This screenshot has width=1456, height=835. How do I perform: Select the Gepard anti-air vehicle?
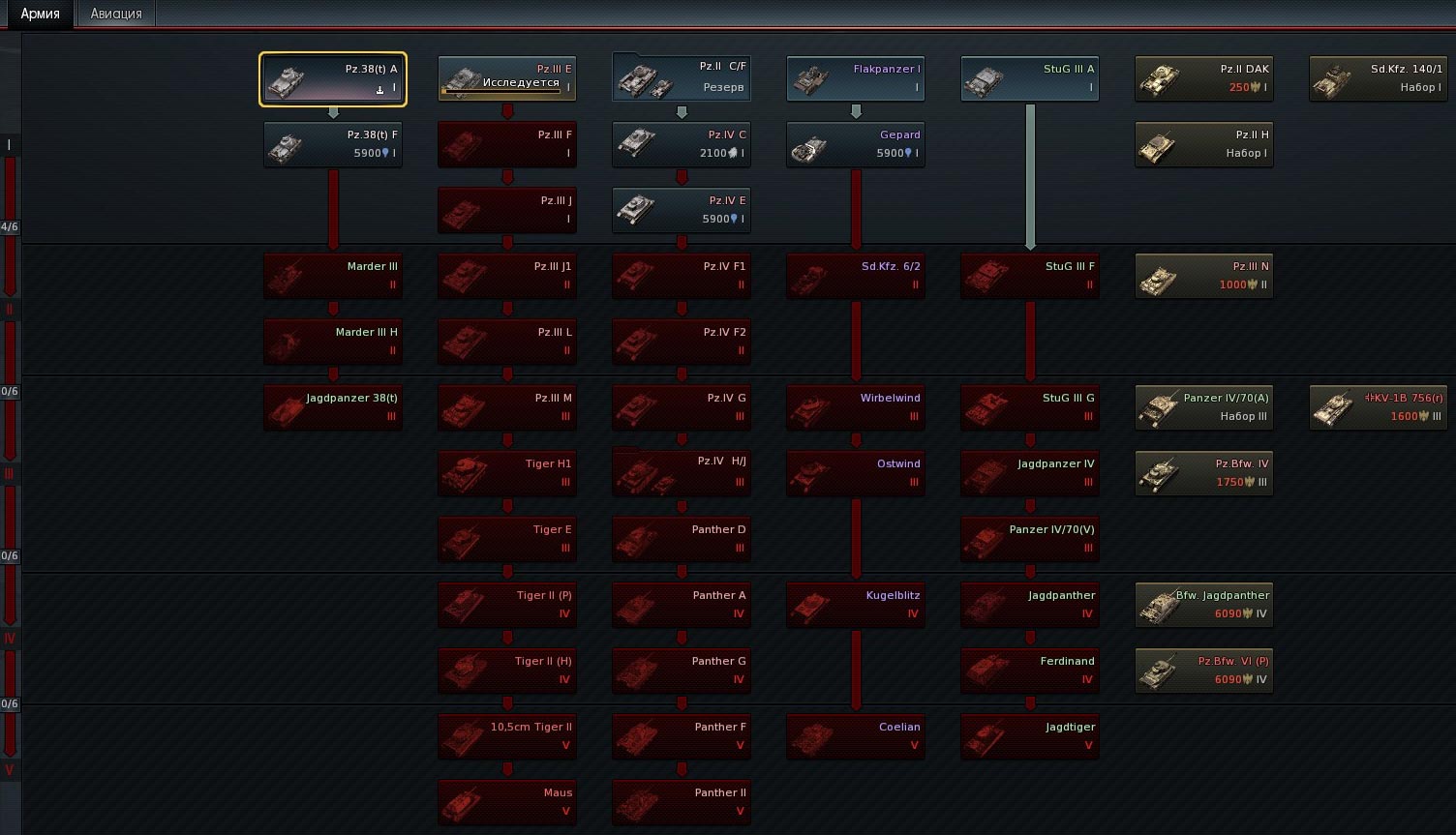[x=856, y=145]
